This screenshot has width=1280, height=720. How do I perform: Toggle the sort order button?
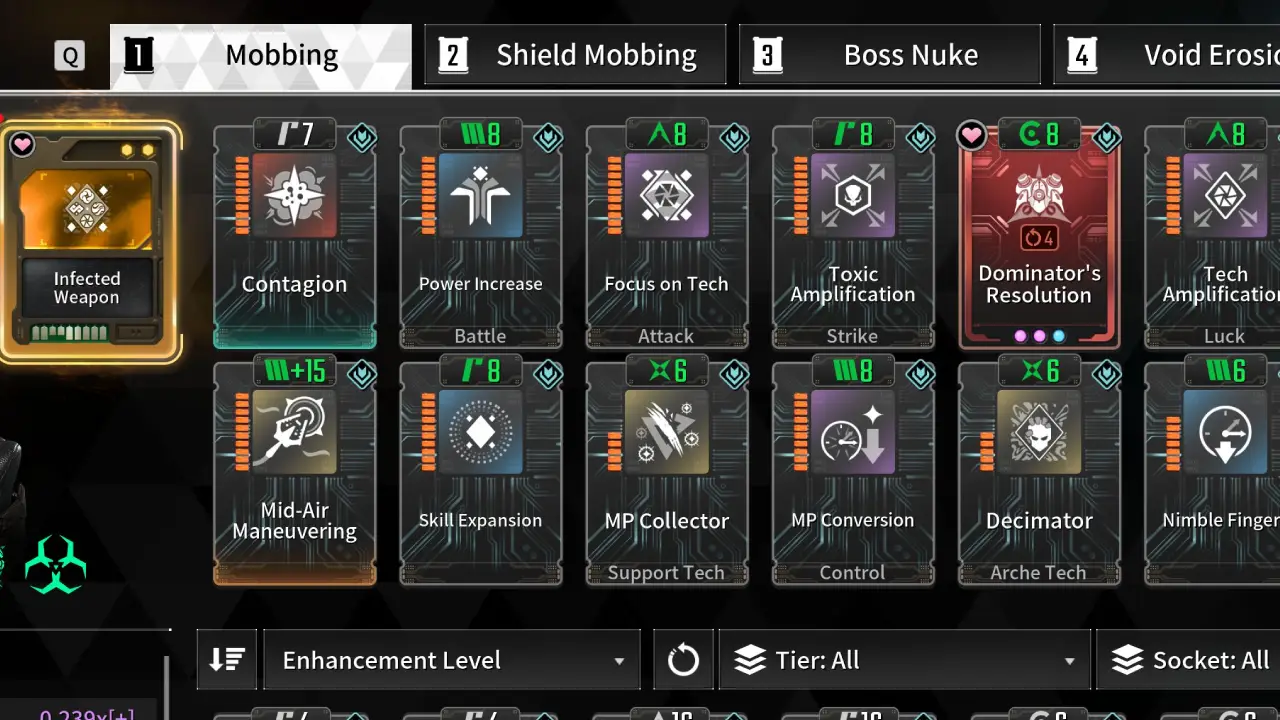pos(227,660)
